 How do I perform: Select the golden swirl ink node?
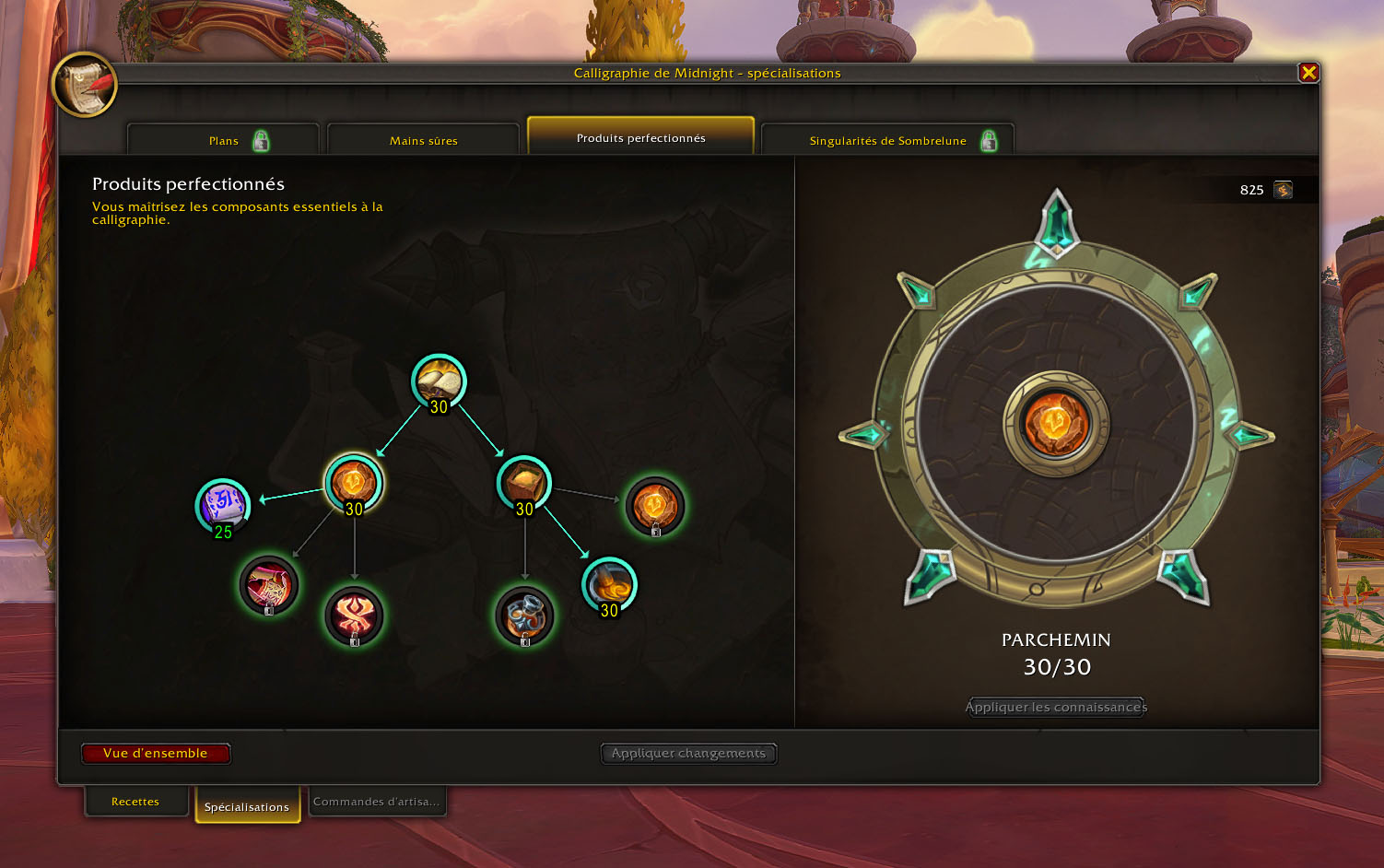609,584
